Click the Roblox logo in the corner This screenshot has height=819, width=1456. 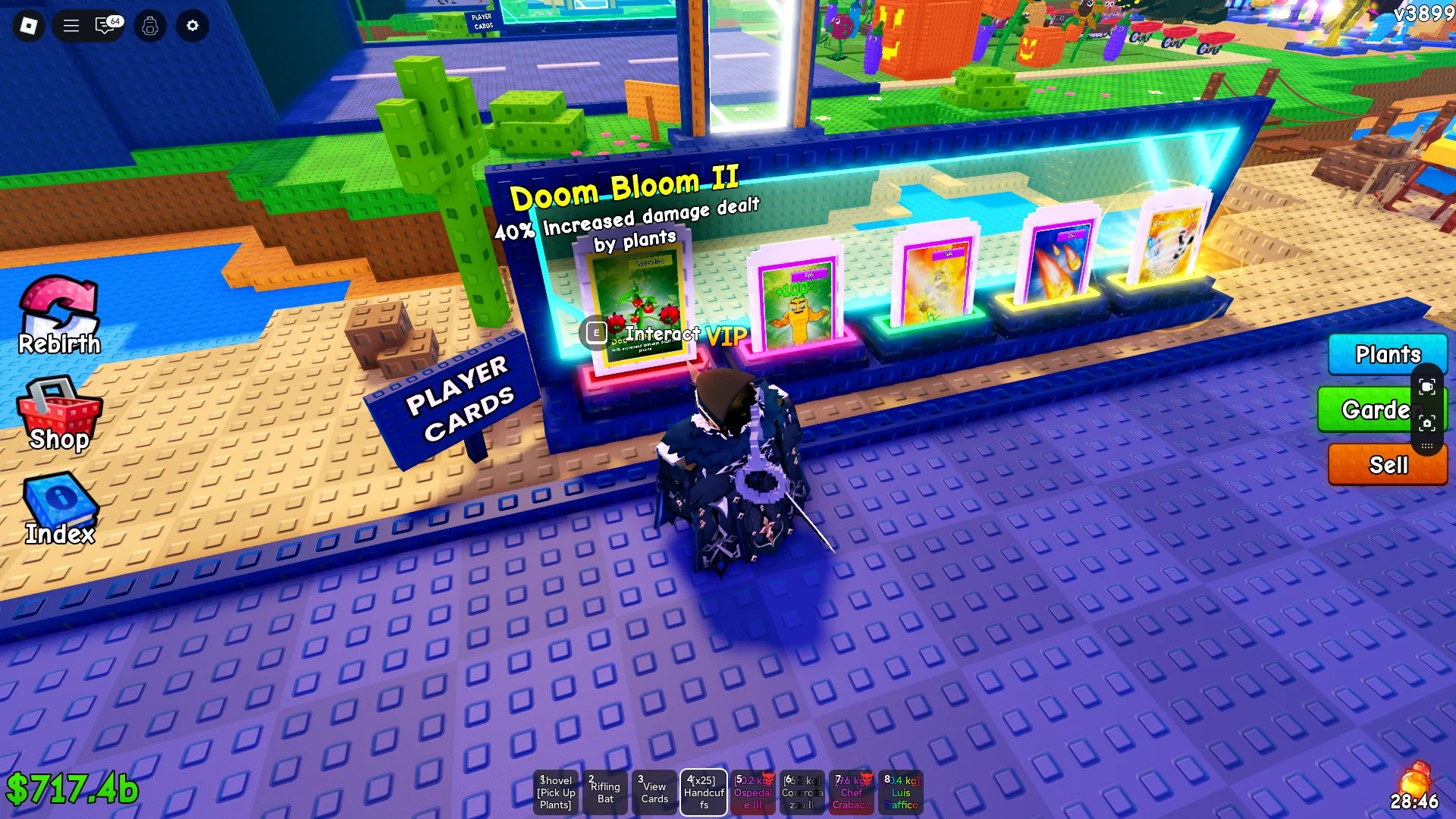(27, 26)
